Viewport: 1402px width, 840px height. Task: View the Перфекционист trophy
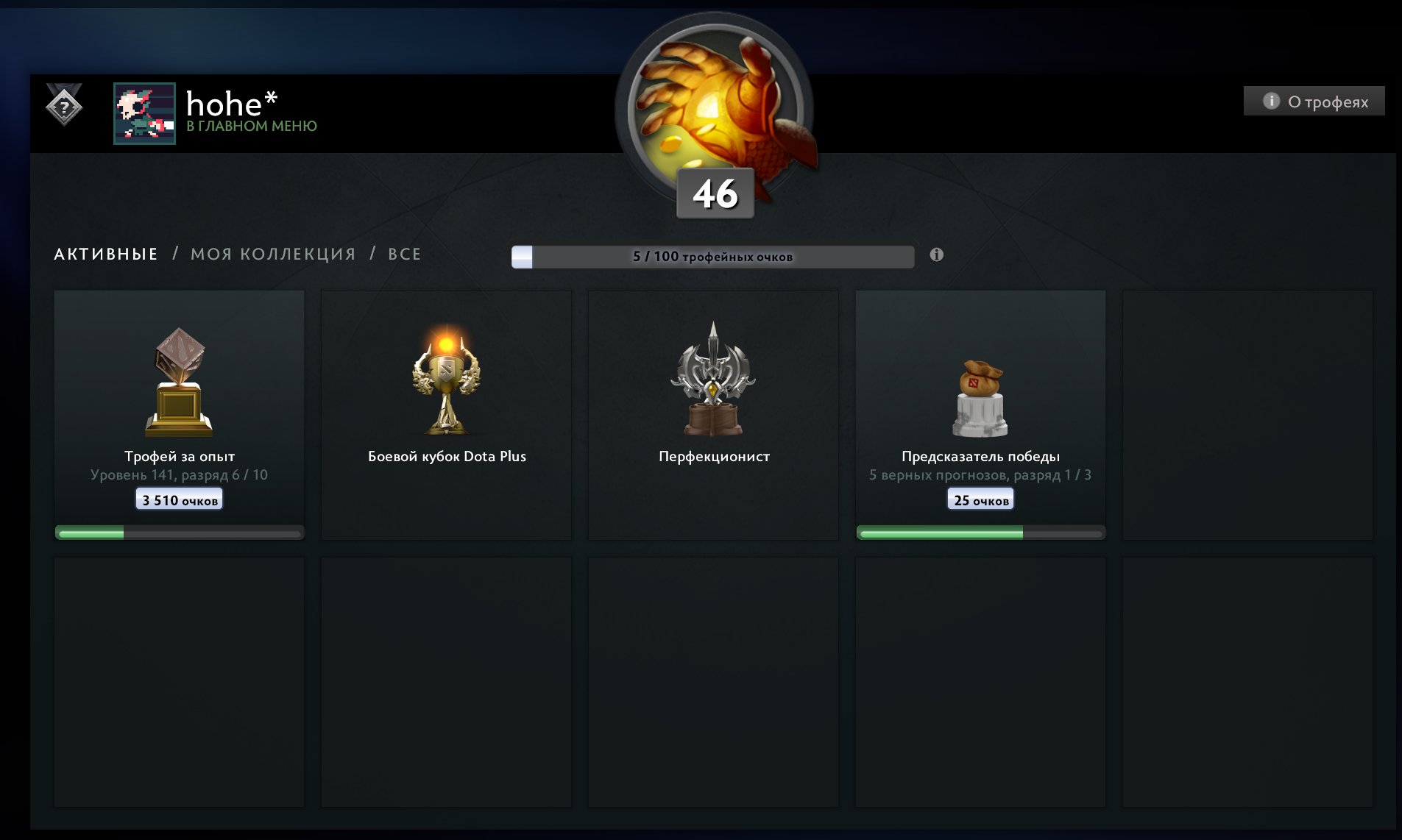click(x=713, y=390)
